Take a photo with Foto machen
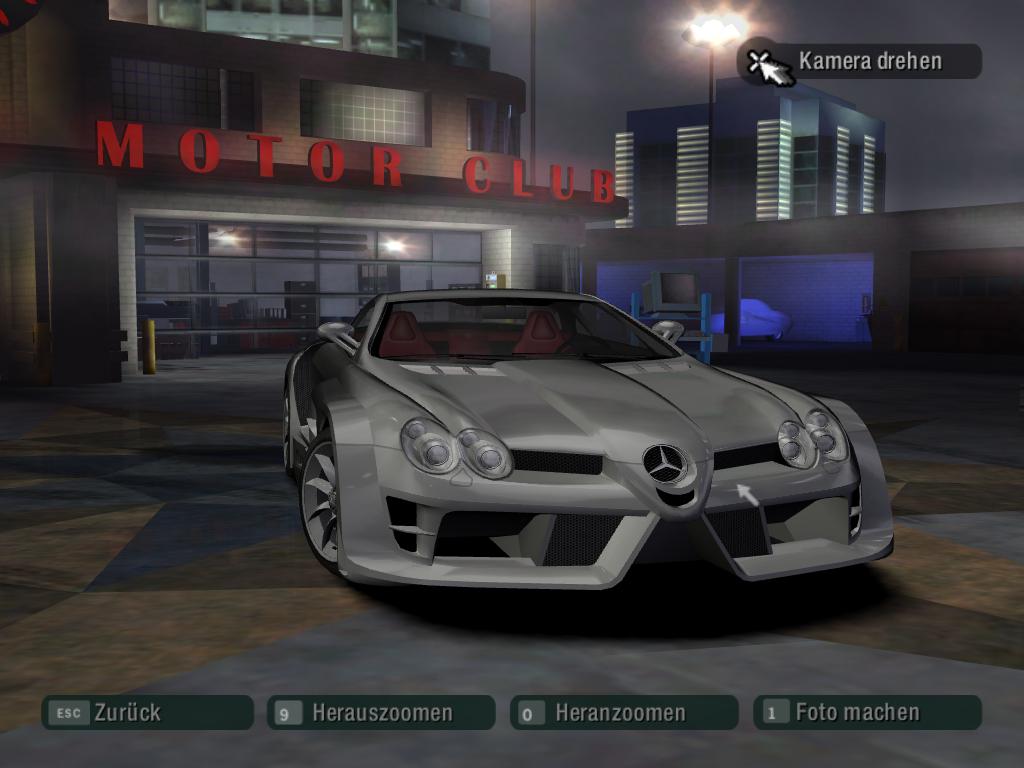 866,713
